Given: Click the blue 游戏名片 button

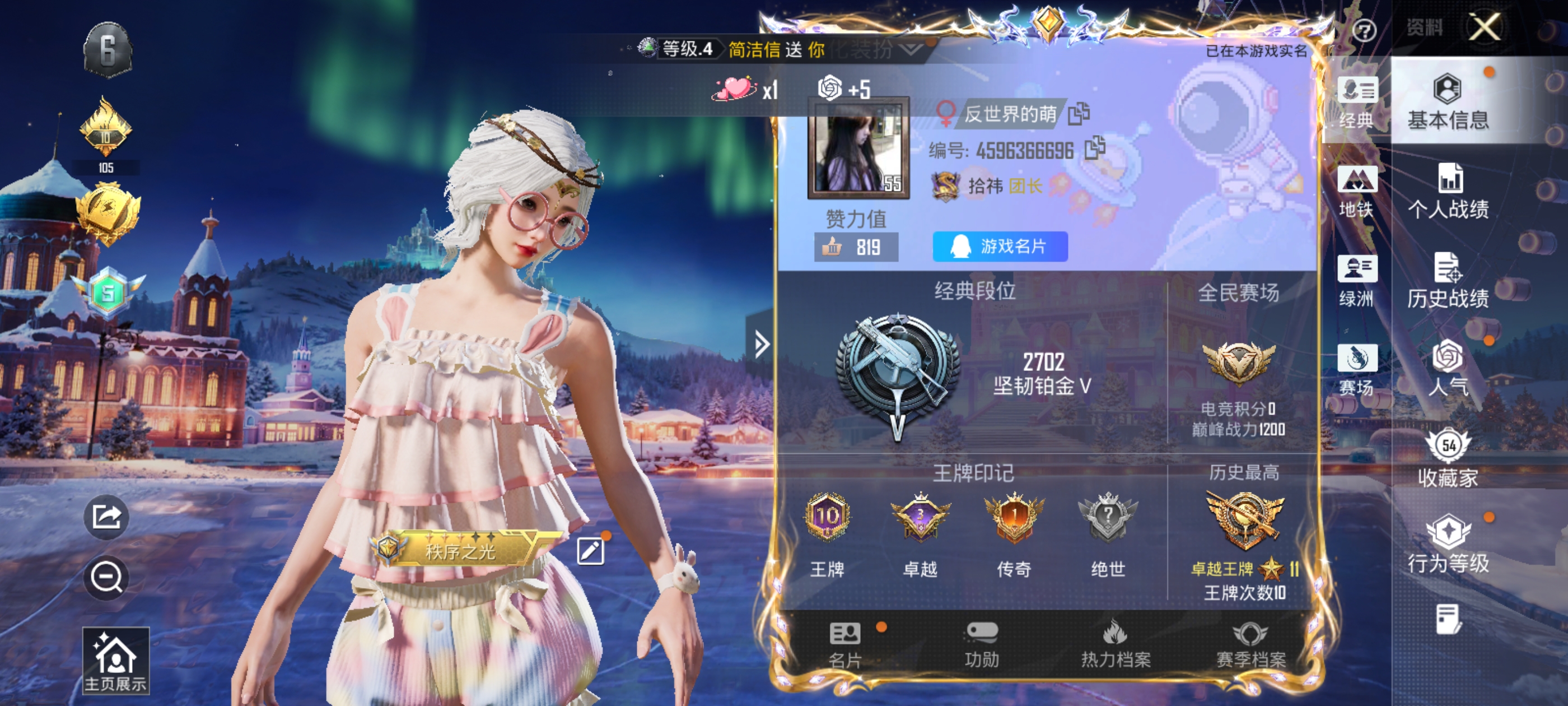Looking at the screenshot, I should click(1000, 247).
